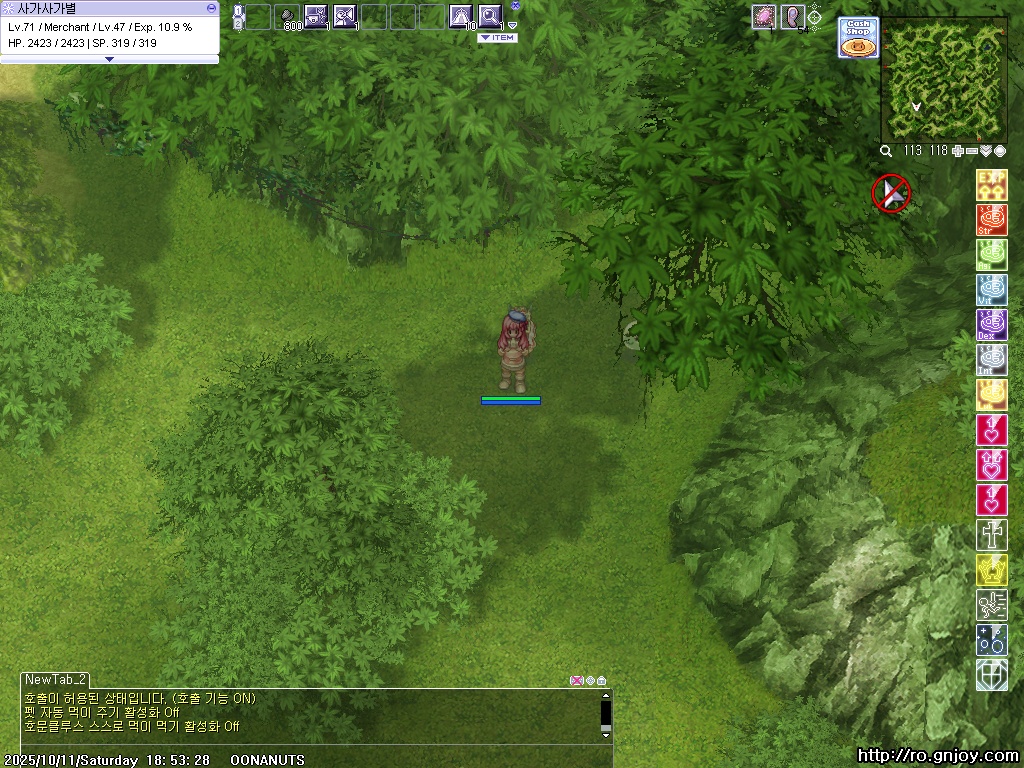This screenshot has width=1024, height=768.
Task: Open the Cash Shop
Action: point(857,38)
